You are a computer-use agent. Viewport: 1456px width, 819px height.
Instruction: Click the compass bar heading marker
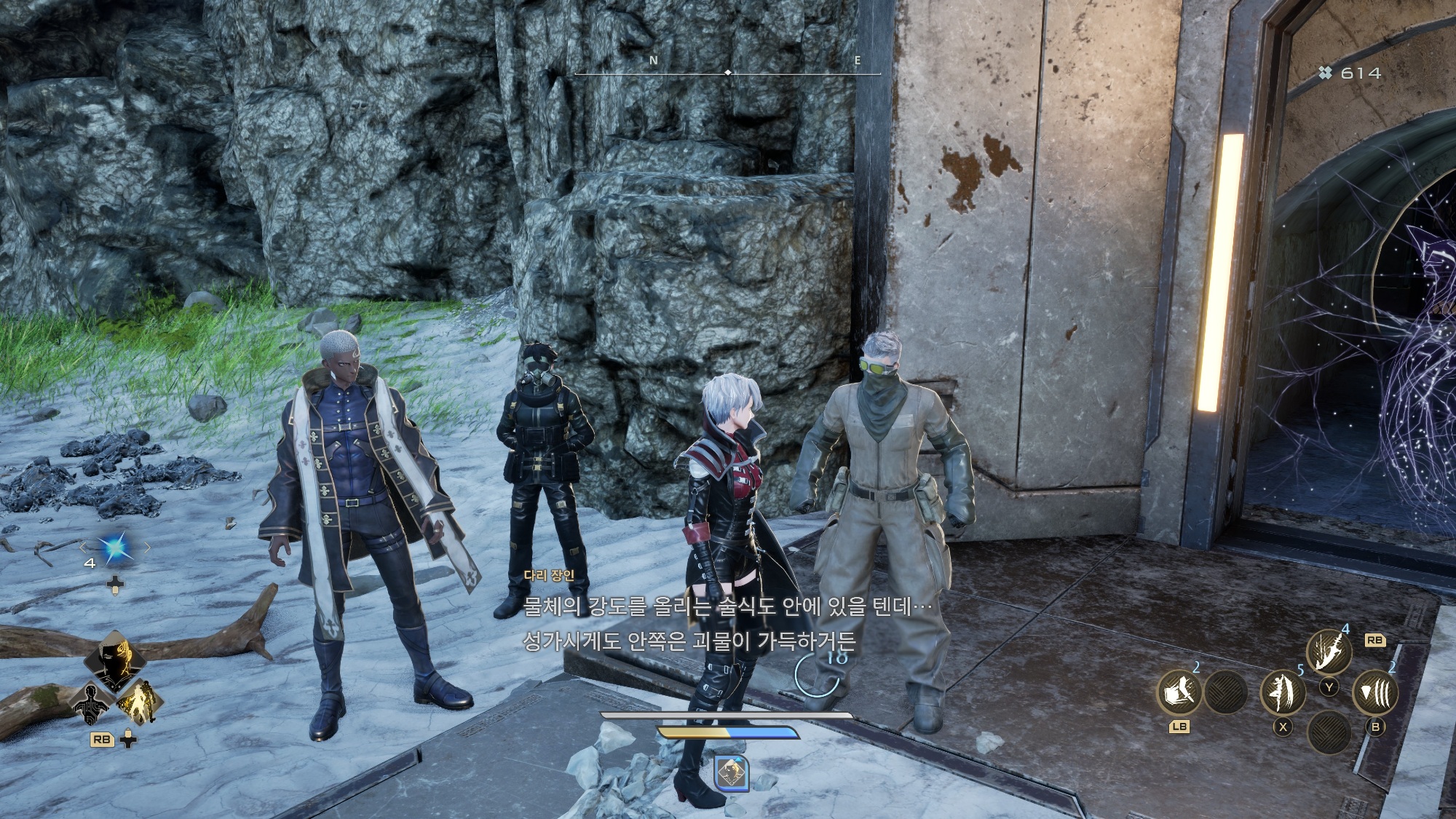[728, 73]
